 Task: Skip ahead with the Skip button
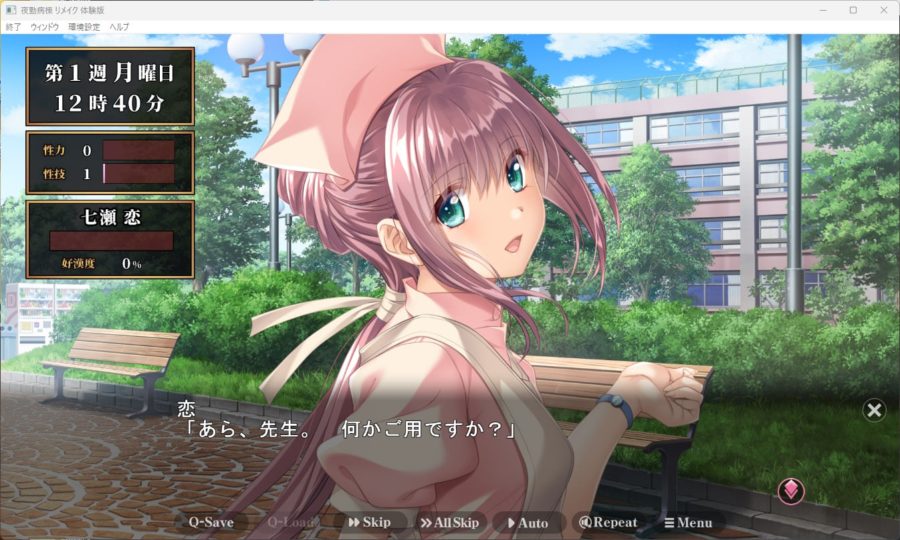coord(369,522)
